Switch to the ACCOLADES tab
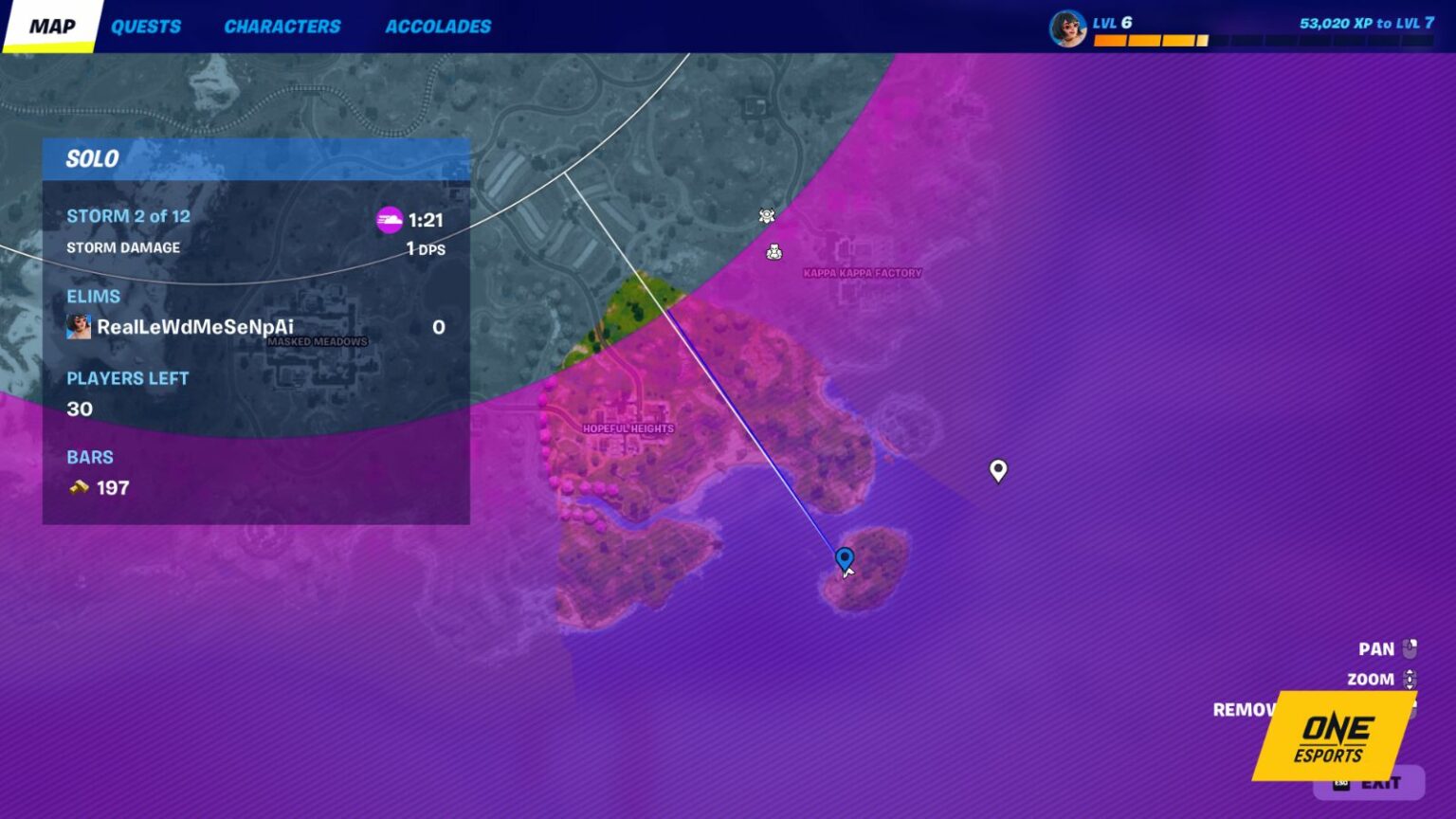 coord(438,26)
